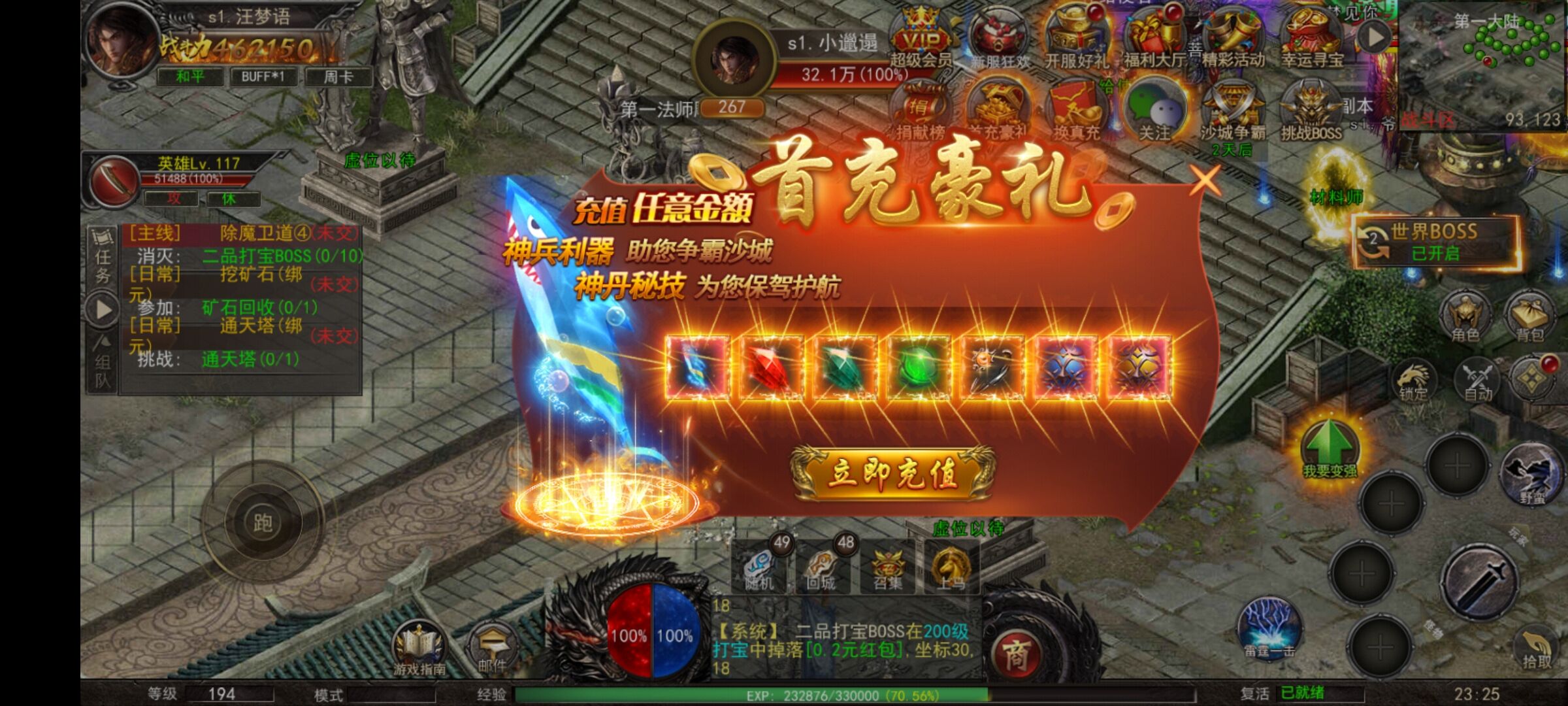
Task: Open the 角色 character sheet
Action: tap(1465, 317)
